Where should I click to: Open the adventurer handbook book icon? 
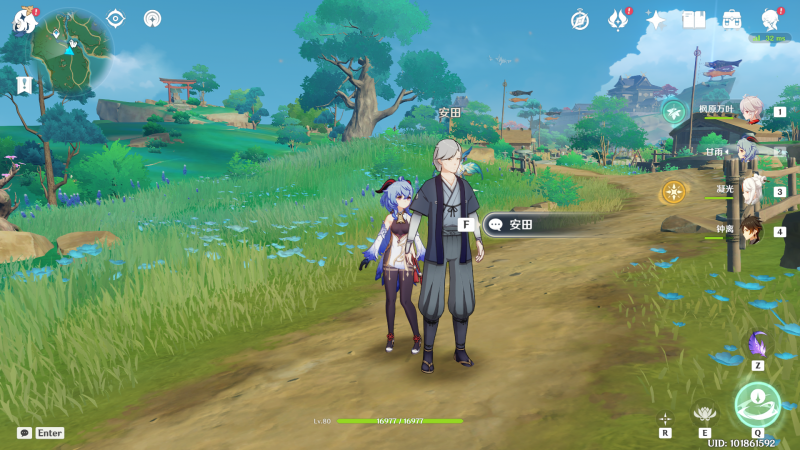(x=694, y=19)
